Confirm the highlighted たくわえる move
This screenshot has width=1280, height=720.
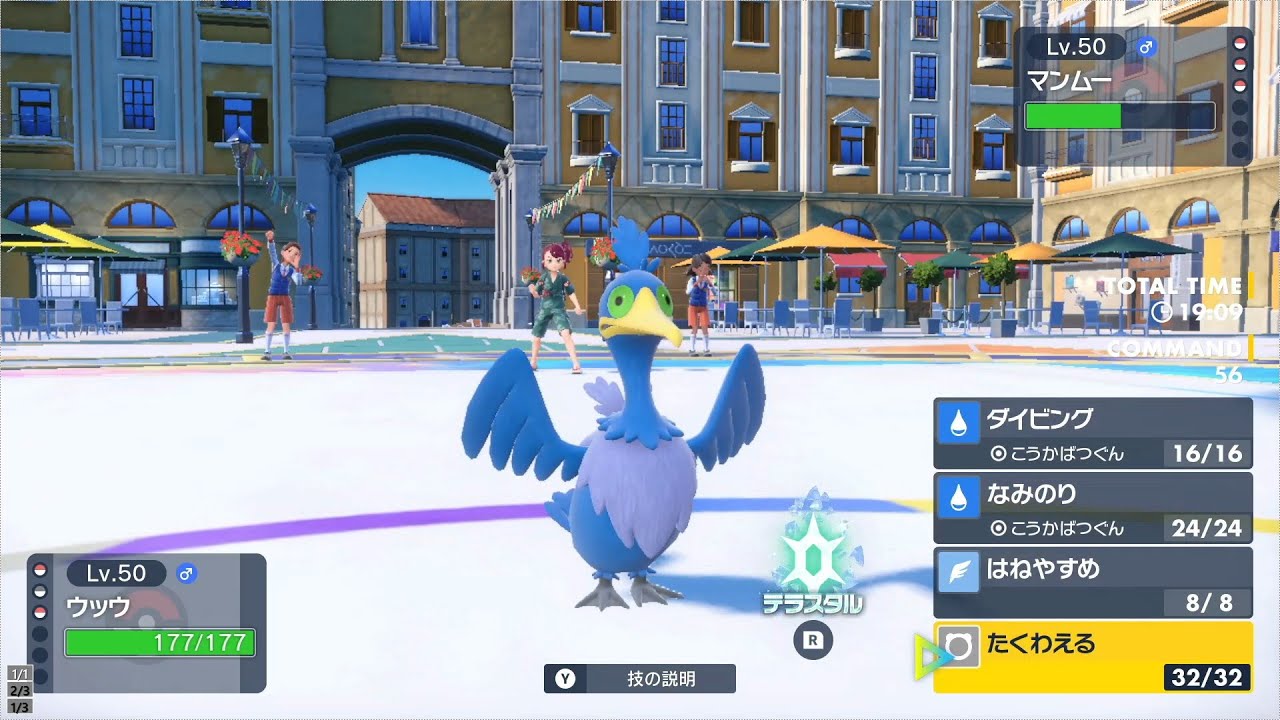pos(1090,646)
